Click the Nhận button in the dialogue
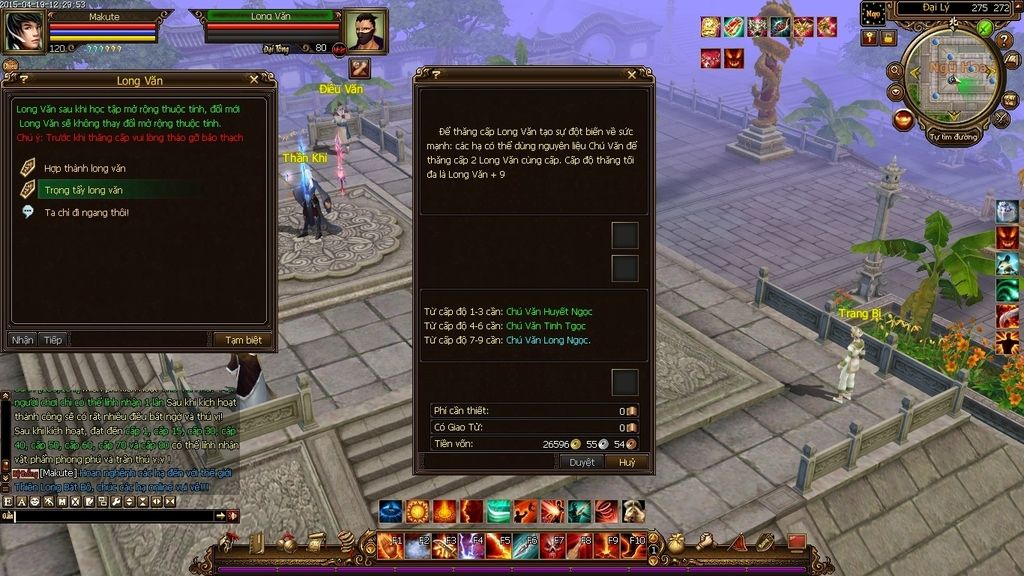This screenshot has width=1024, height=576. pos(22,340)
